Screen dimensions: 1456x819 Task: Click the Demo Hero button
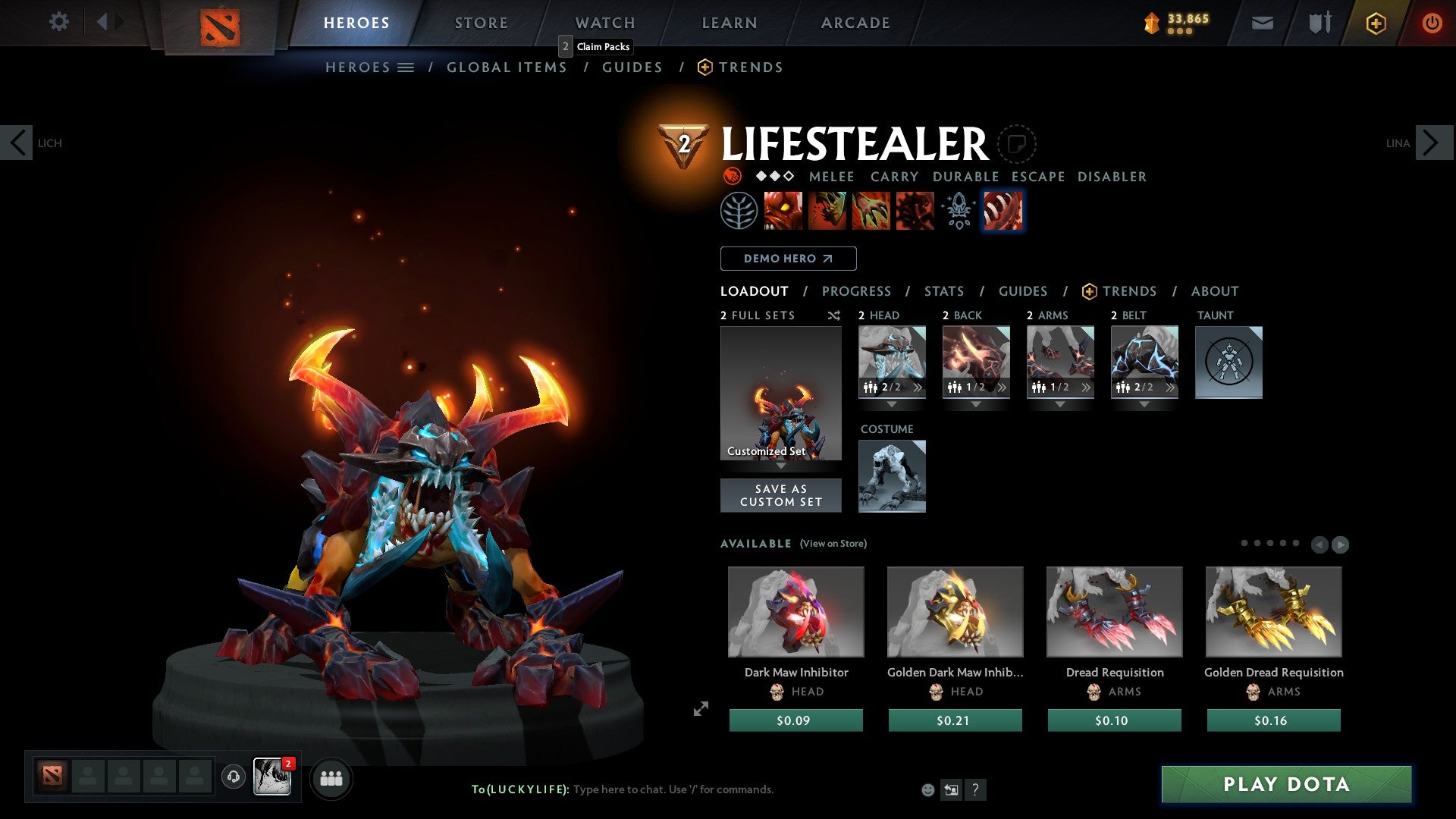tap(788, 259)
